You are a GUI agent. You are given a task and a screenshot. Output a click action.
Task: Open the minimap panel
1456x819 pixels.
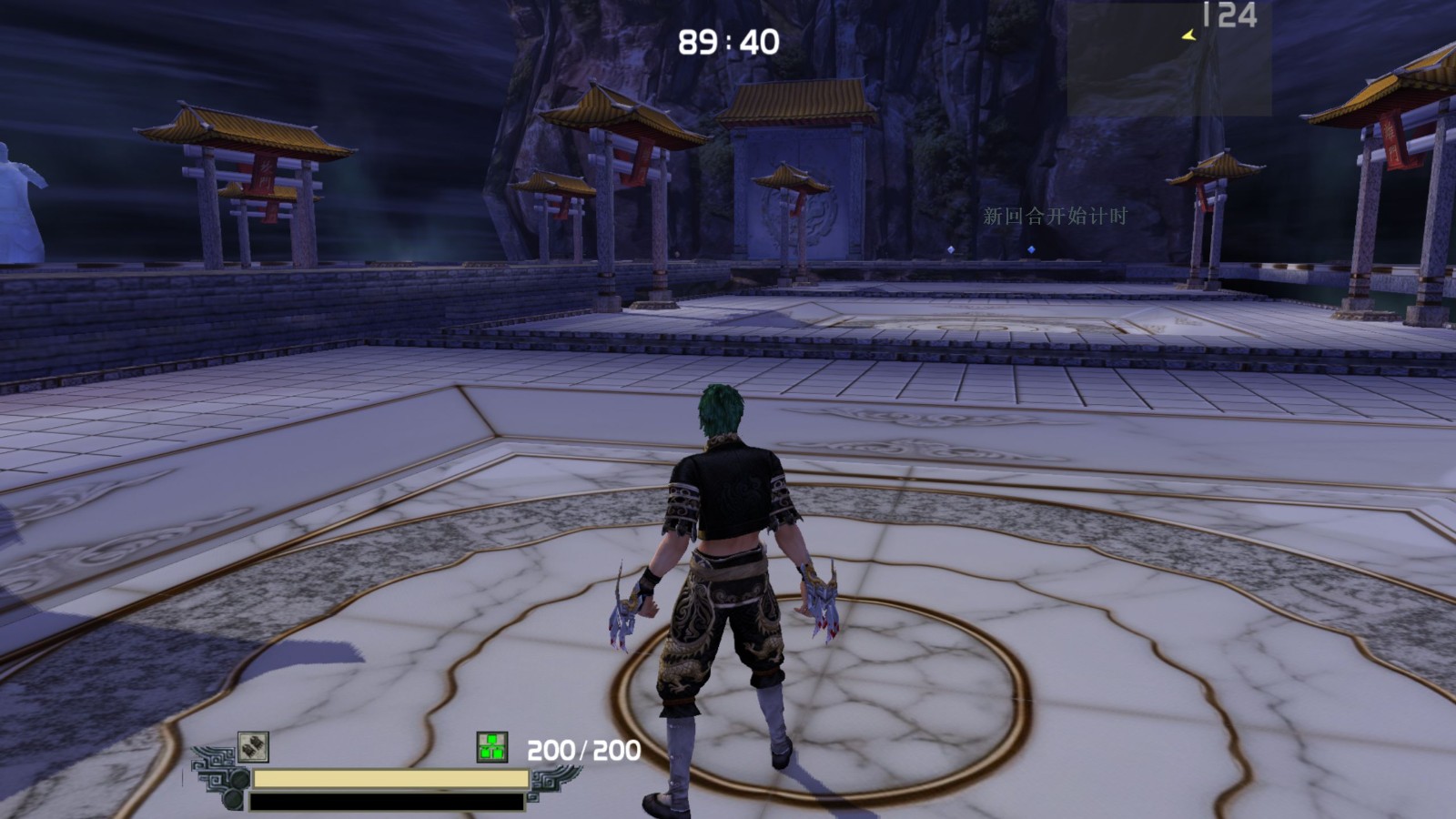[x=1168, y=58]
